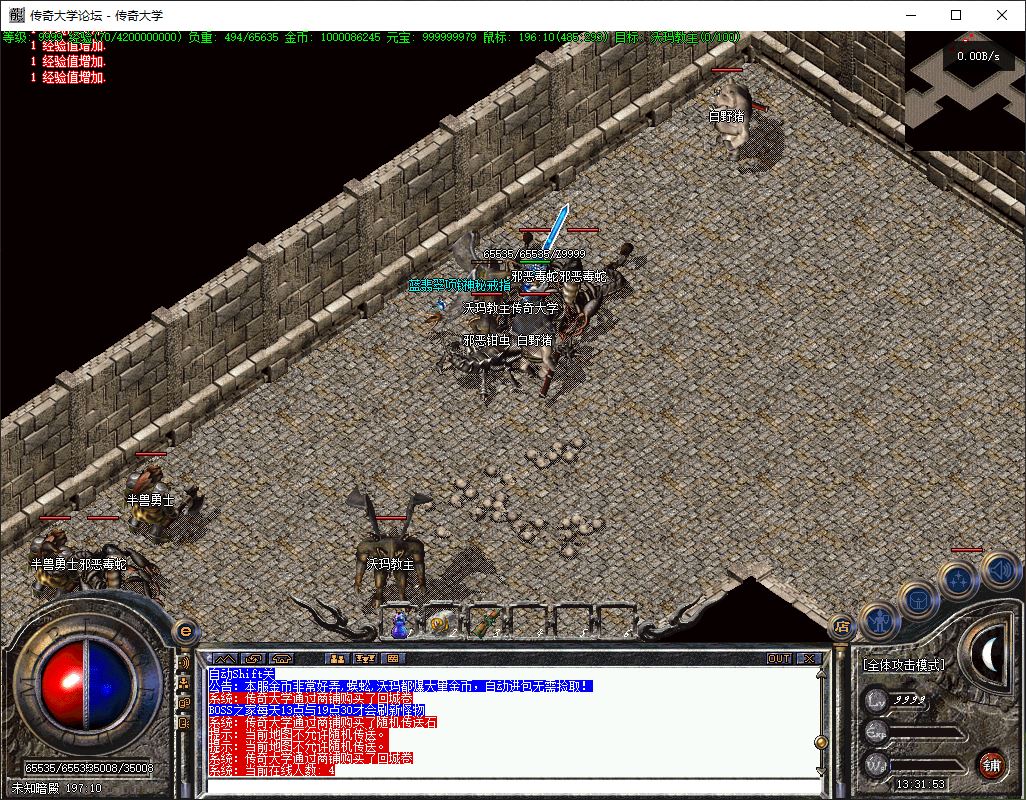The height and width of the screenshot is (800, 1026).
Task: Open the minimap in the corner
Action: point(965,90)
